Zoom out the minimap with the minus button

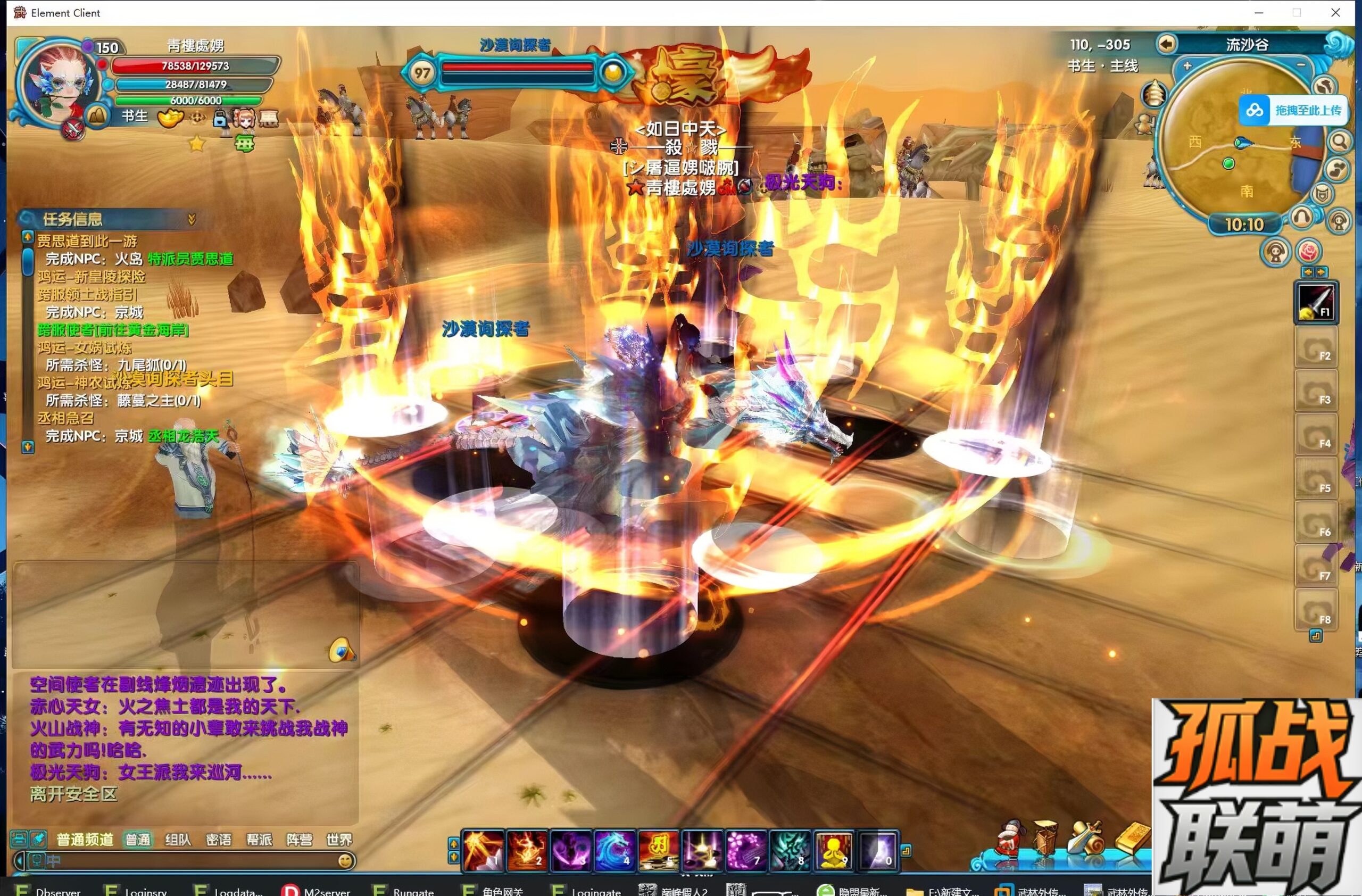pyautogui.click(x=1301, y=65)
